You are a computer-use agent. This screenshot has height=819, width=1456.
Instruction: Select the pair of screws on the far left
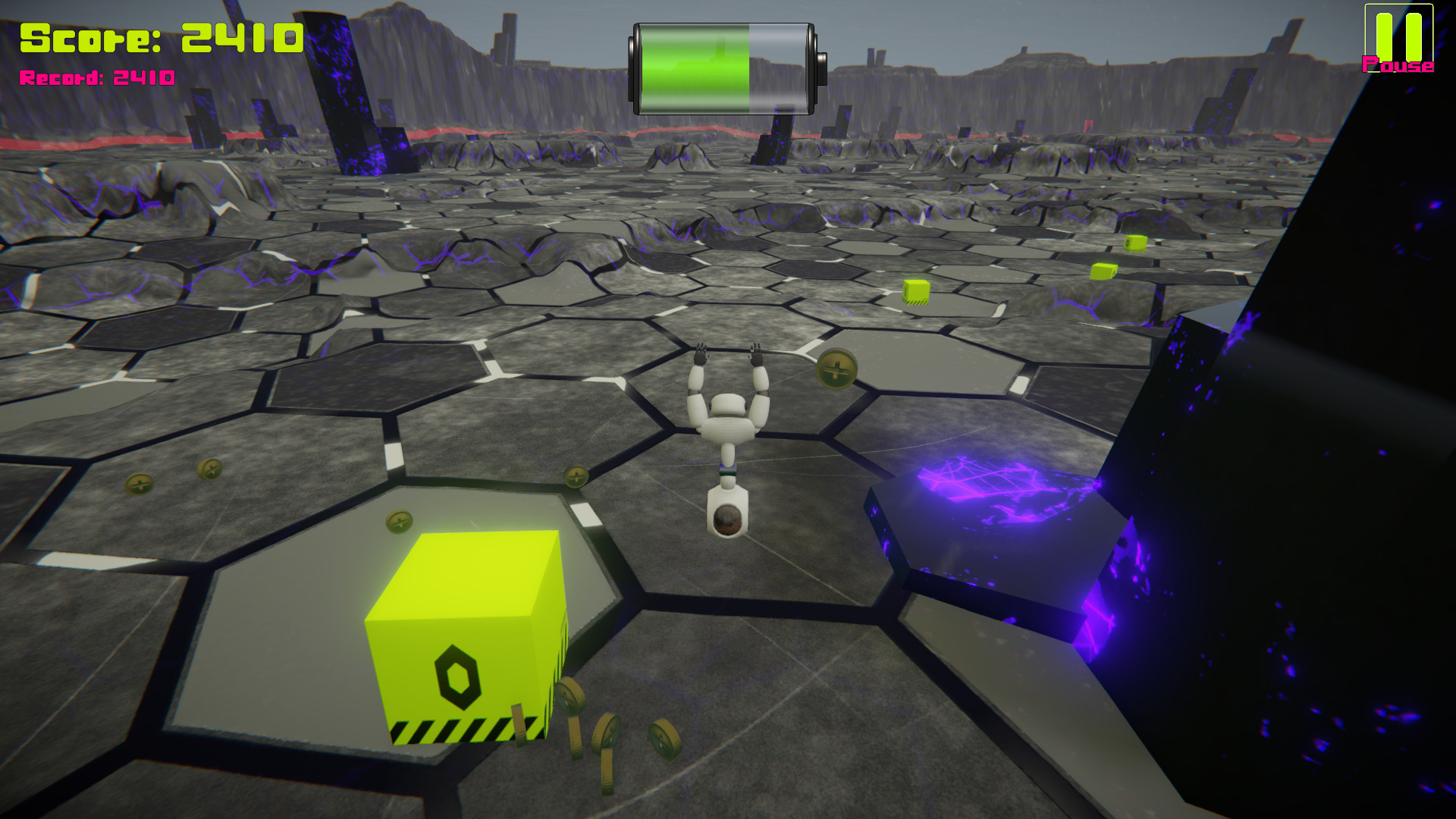tap(174, 476)
